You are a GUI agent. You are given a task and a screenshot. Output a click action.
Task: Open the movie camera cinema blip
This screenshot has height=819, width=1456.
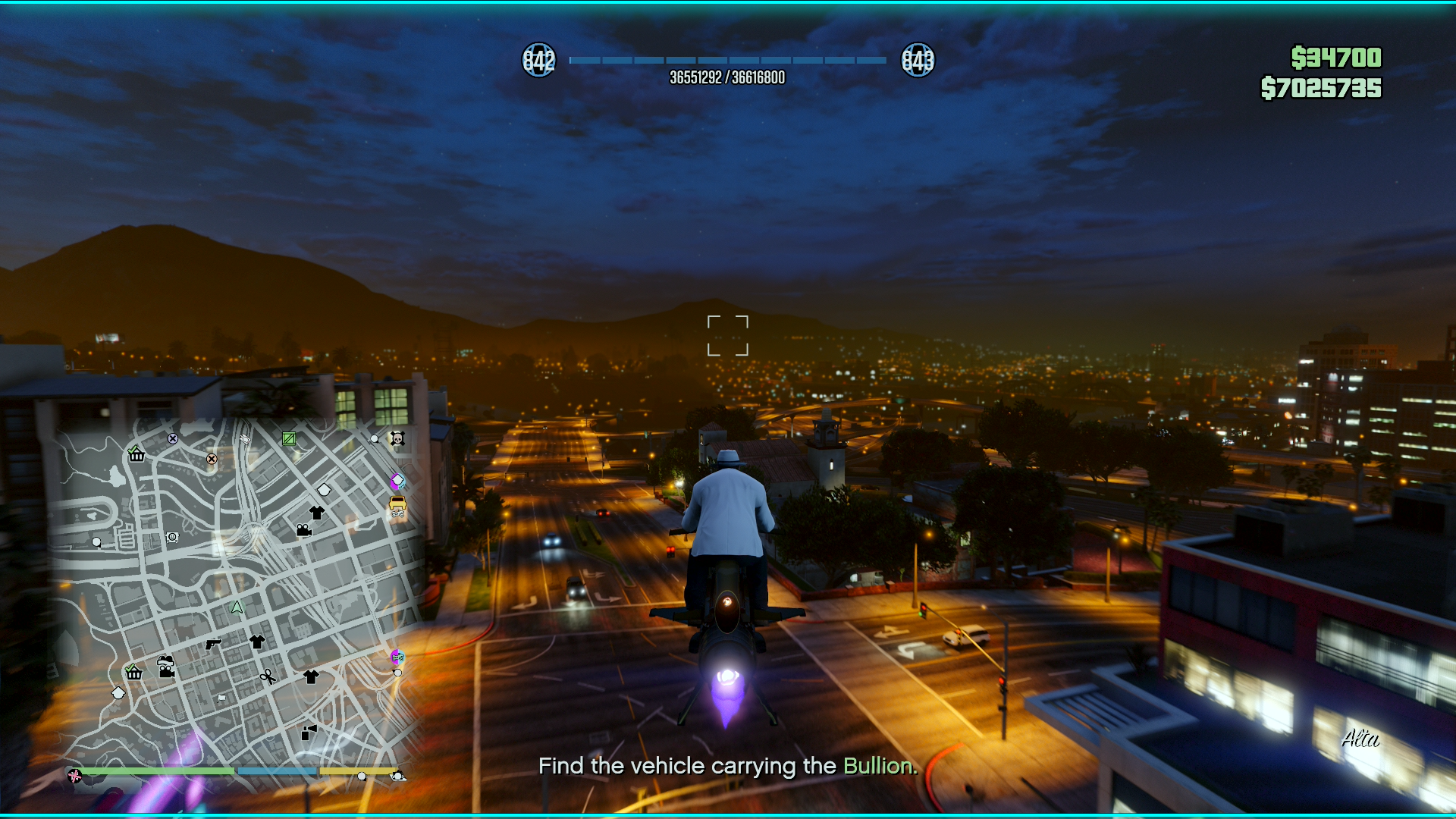point(304,530)
